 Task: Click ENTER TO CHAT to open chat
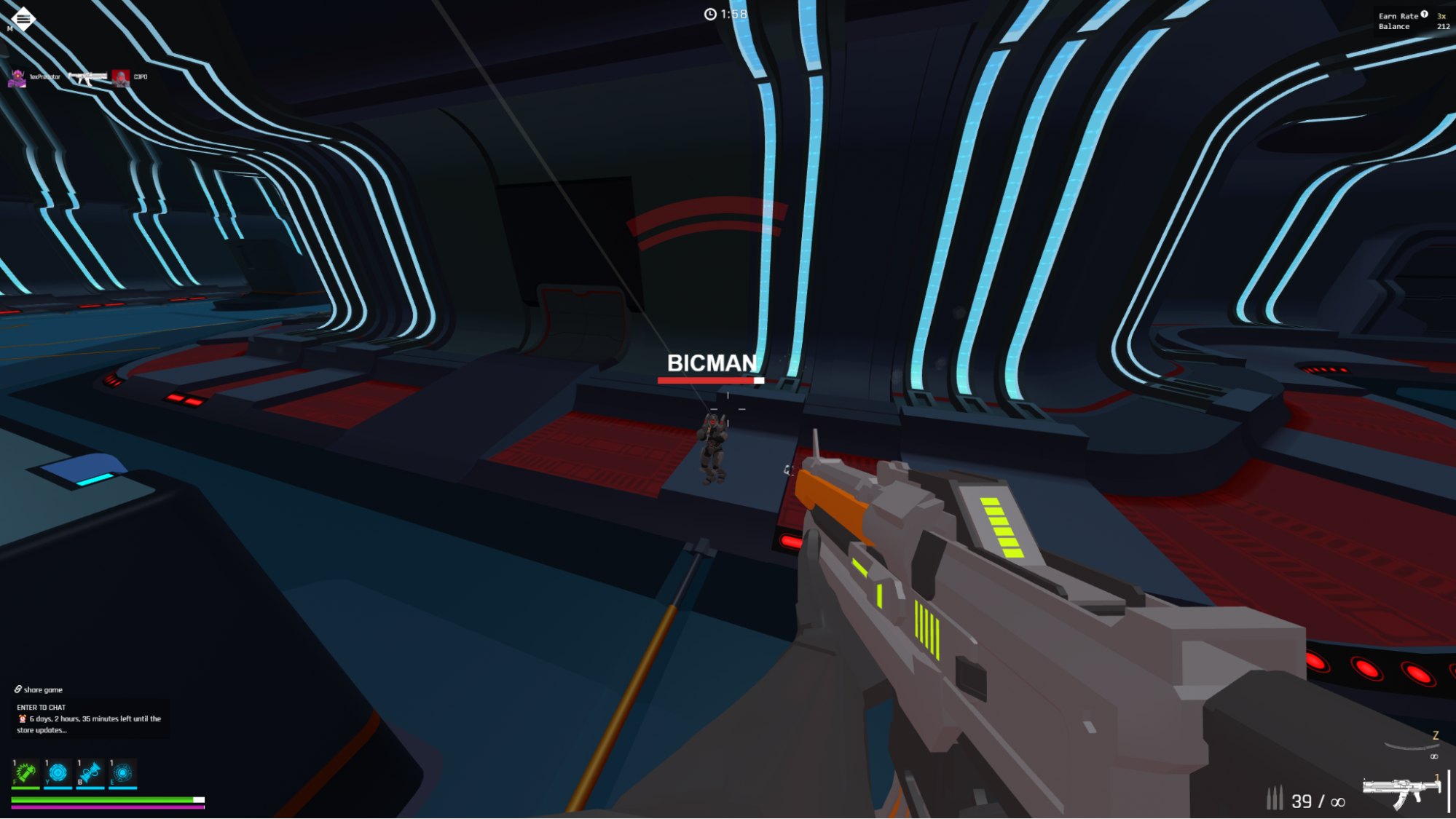(x=40, y=706)
